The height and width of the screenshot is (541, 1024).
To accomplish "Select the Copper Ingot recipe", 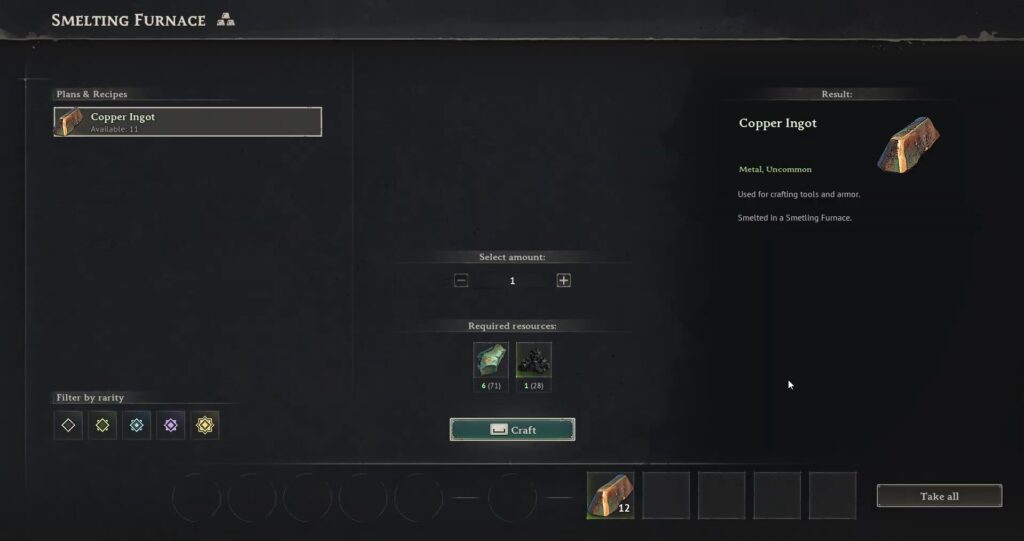I will click(188, 122).
